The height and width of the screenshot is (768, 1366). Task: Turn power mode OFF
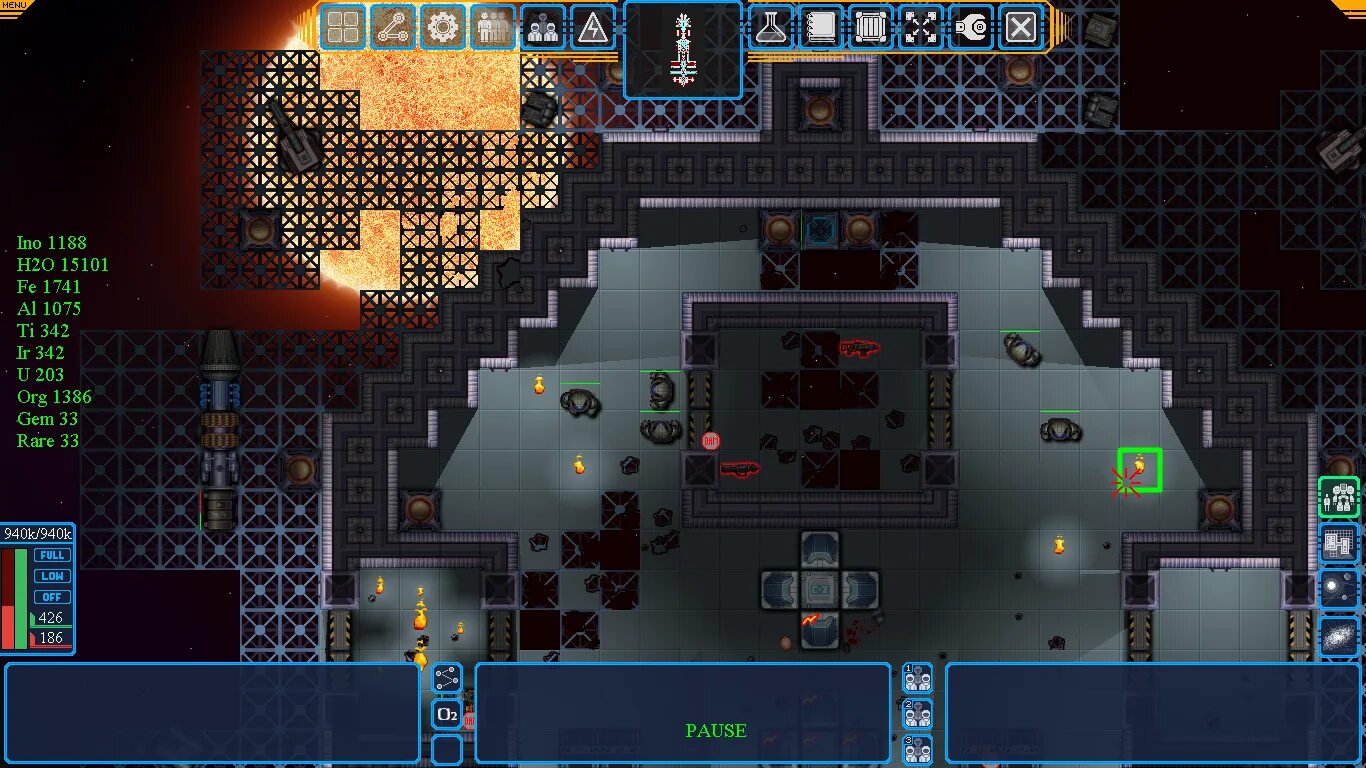[x=52, y=597]
